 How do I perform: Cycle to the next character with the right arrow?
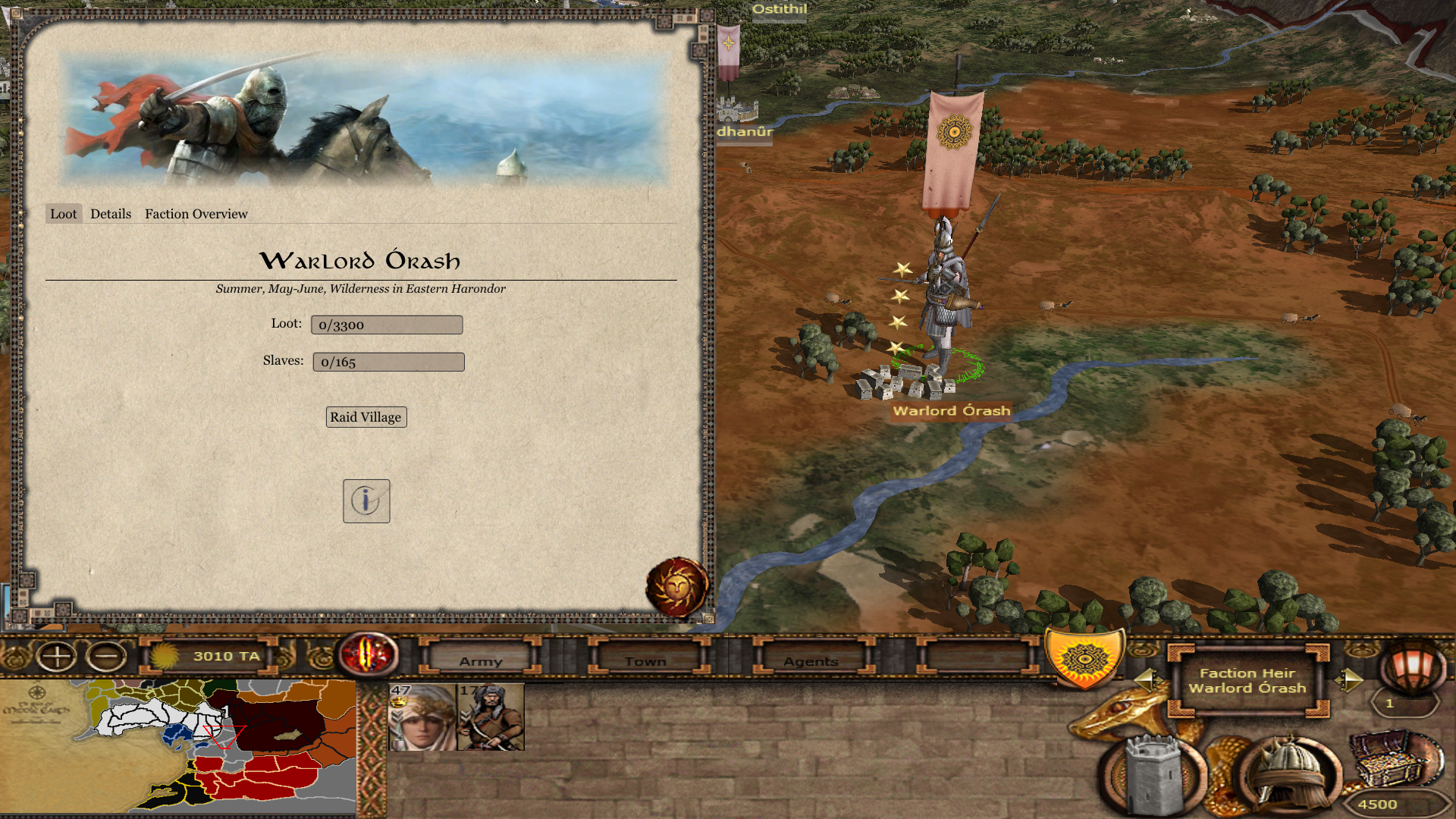click(x=1349, y=679)
